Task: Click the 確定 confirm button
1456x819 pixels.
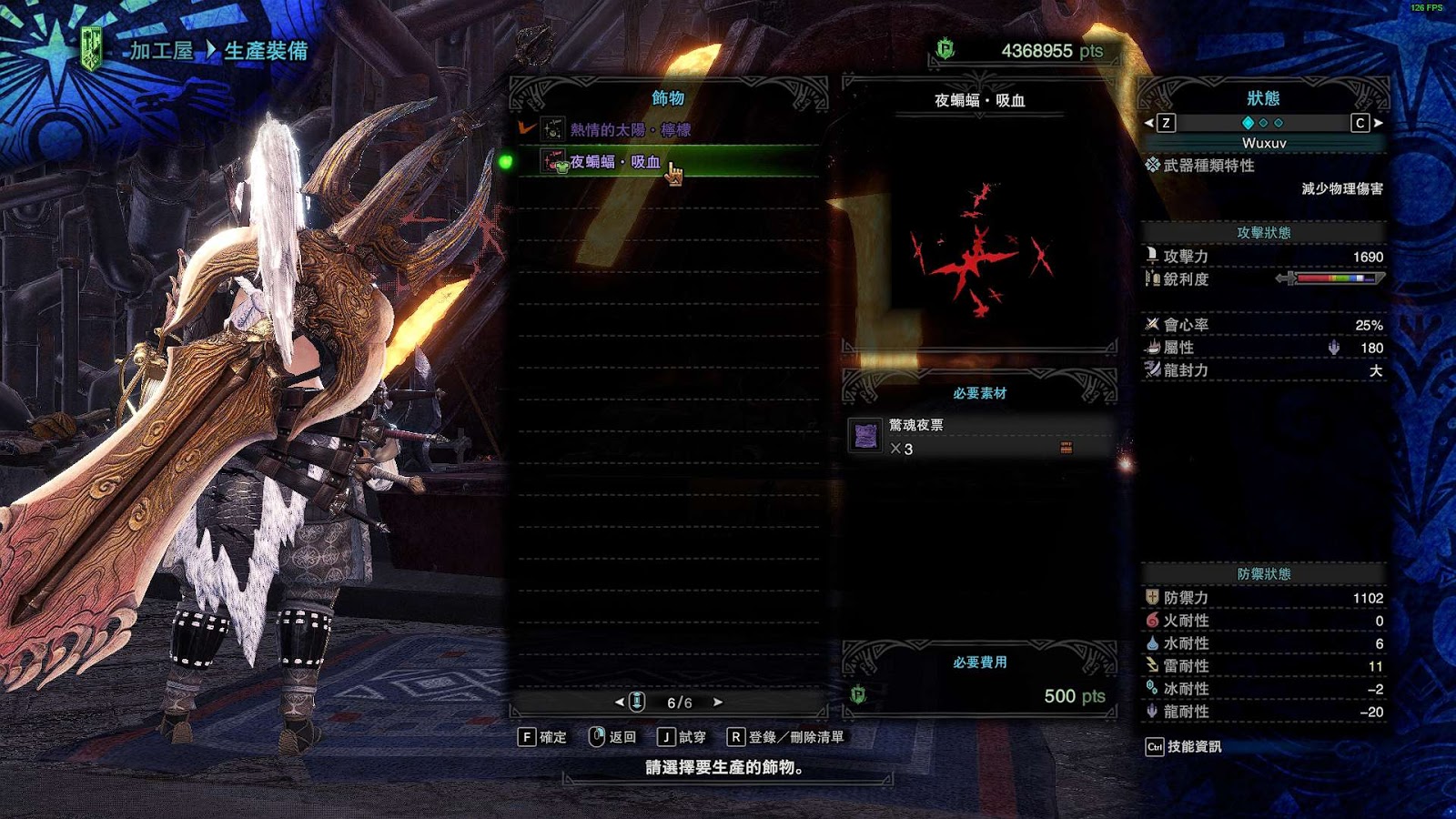Action: pos(542,737)
